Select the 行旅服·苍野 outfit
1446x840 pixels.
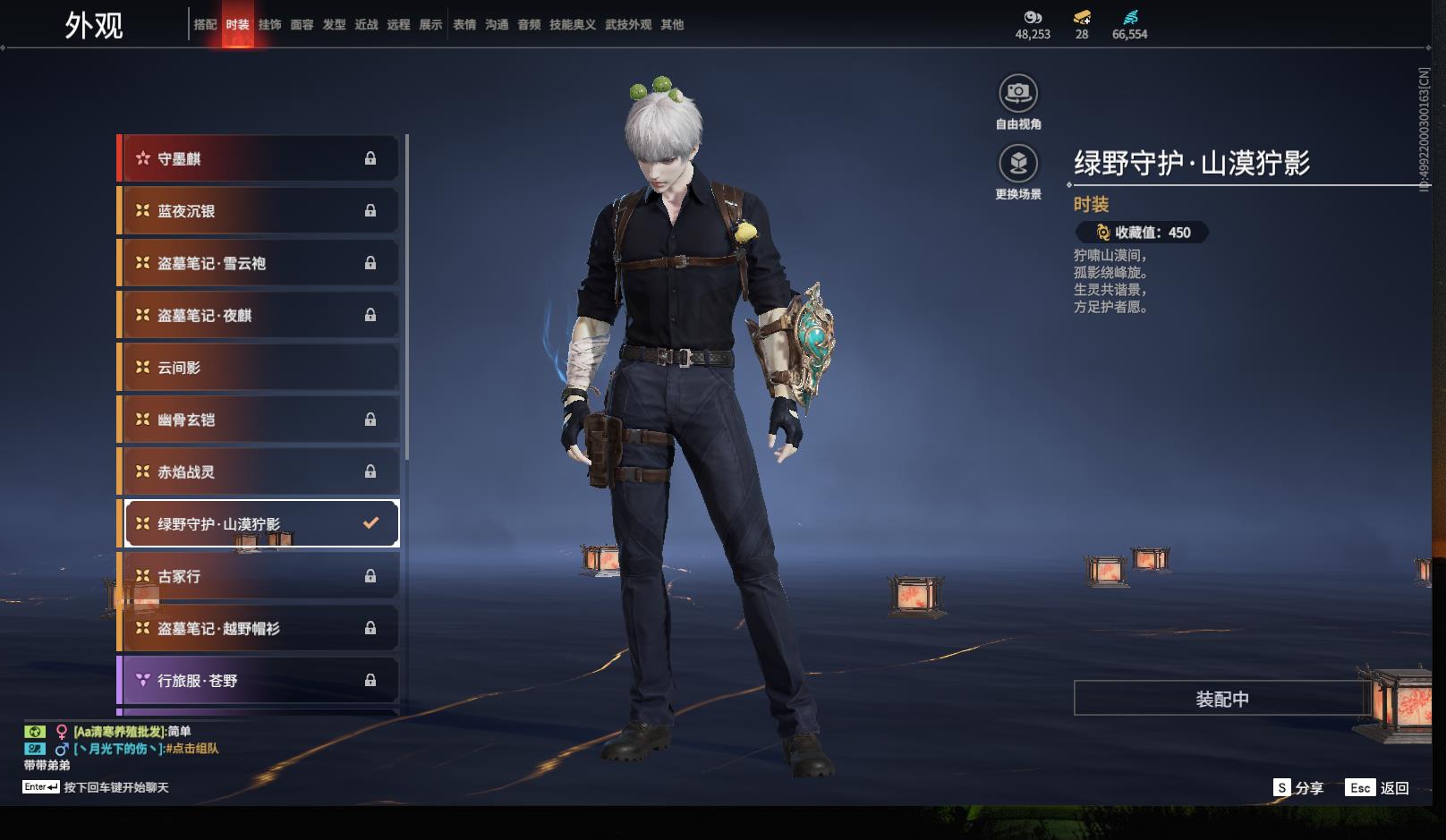pyautogui.click(x=259, y=681)
